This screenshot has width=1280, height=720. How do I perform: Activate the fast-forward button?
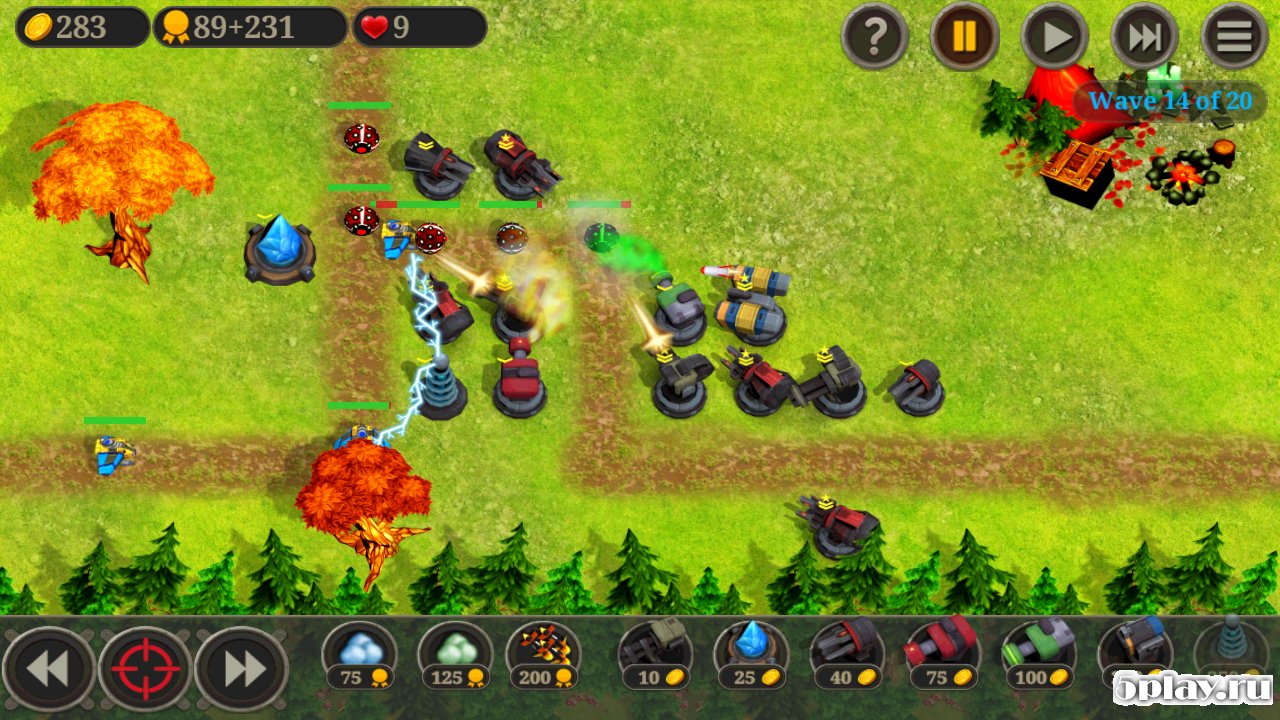click(1144, 37)
